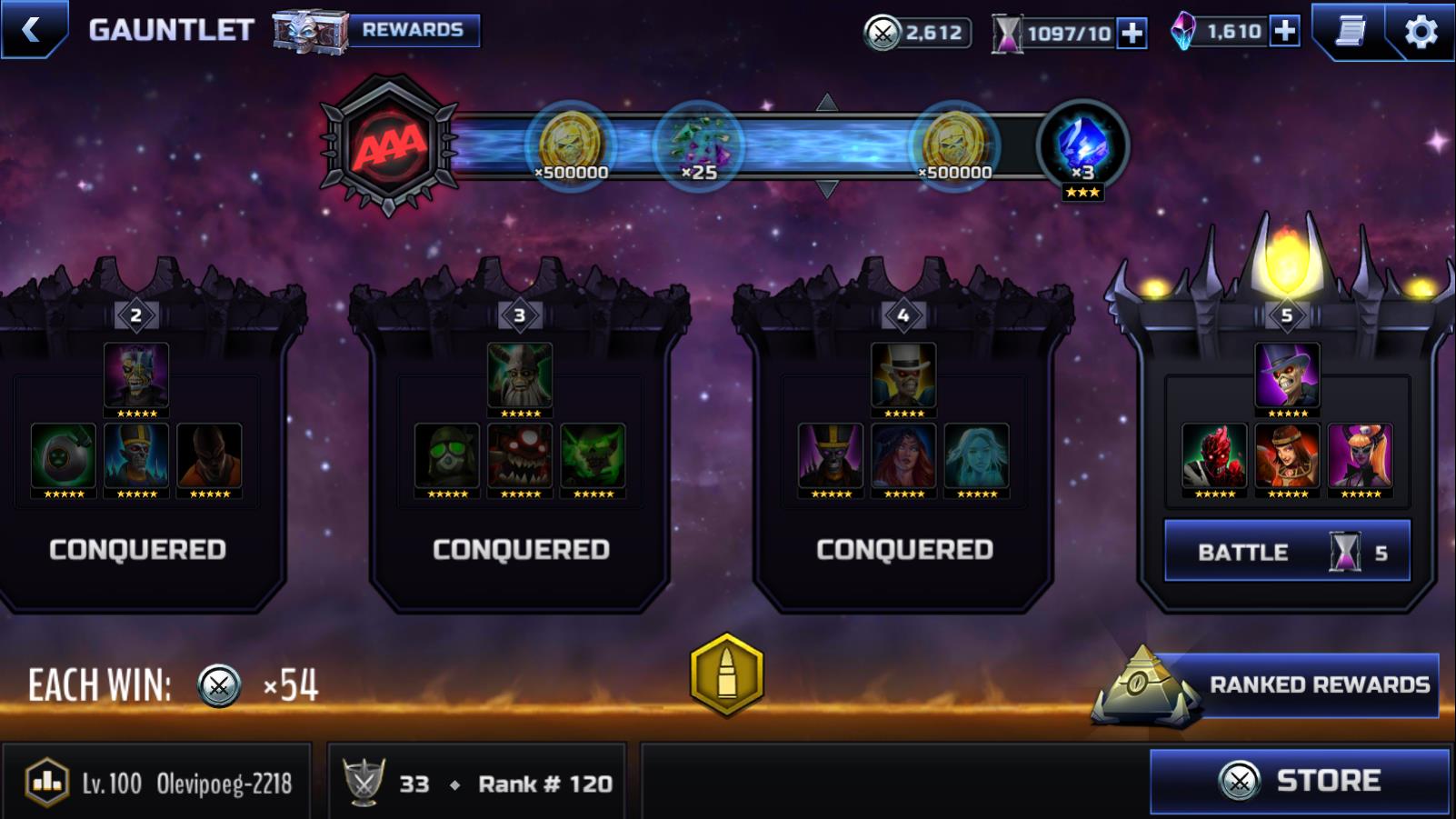Add more hourglass Sands of War

[x=1132, y=34]
